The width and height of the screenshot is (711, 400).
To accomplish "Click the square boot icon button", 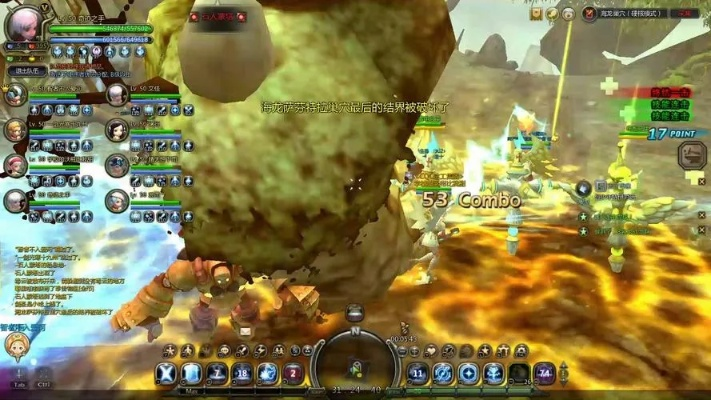I will (692, 156).
